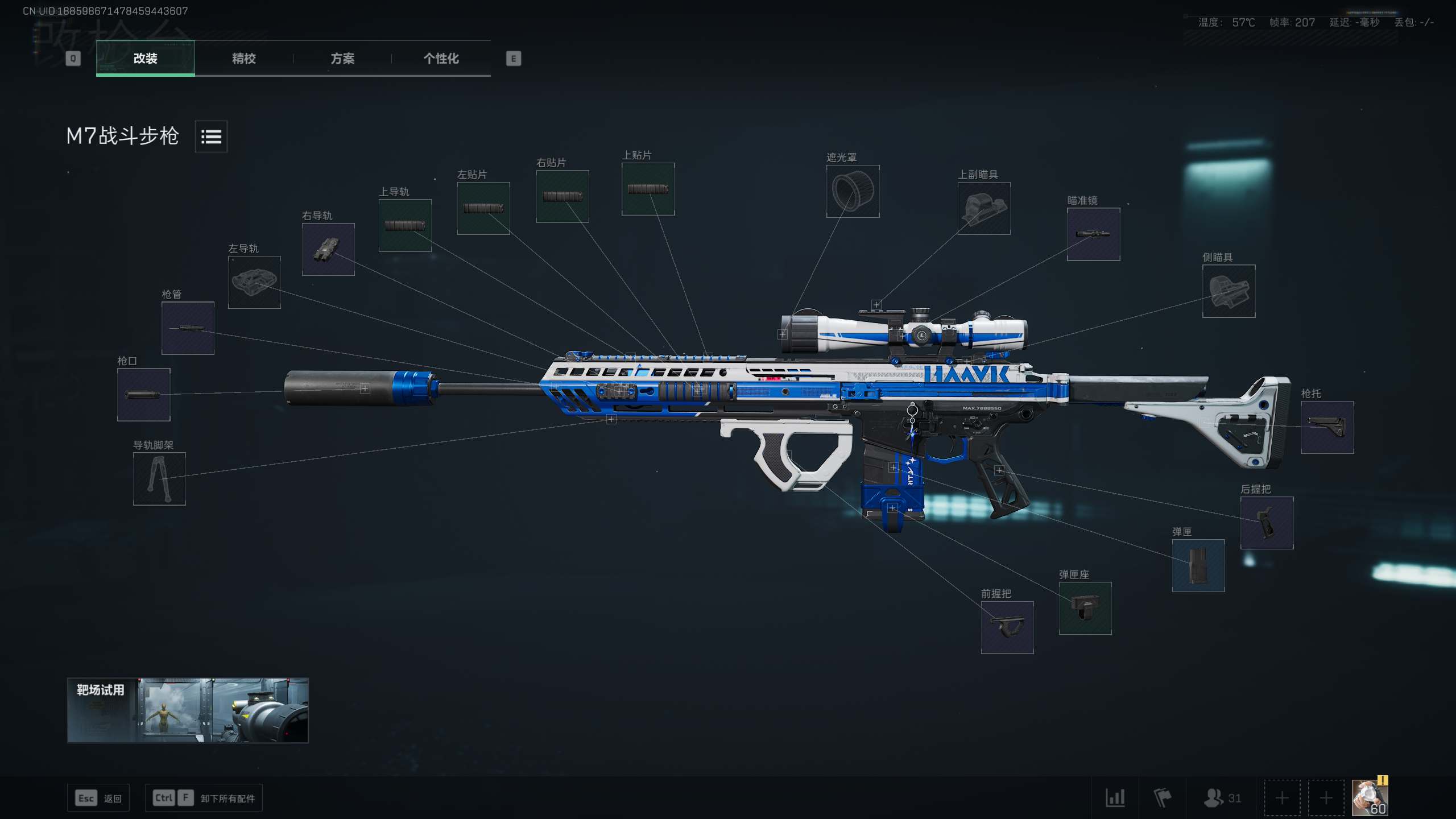
Task: Open the weapon list menu icon
Action: [x=211, y=136]
